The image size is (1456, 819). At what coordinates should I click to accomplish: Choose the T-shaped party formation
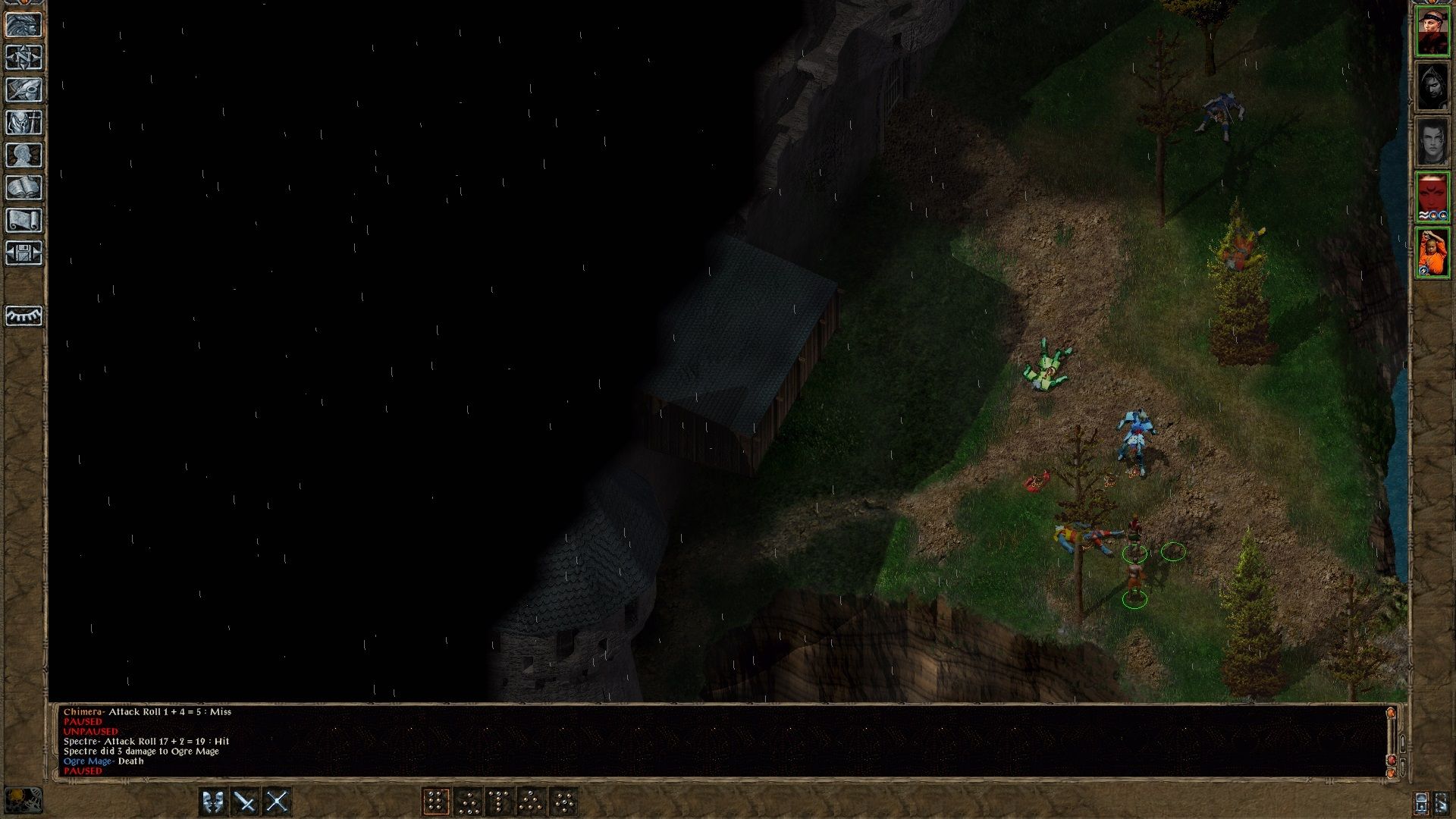[500, 800]
